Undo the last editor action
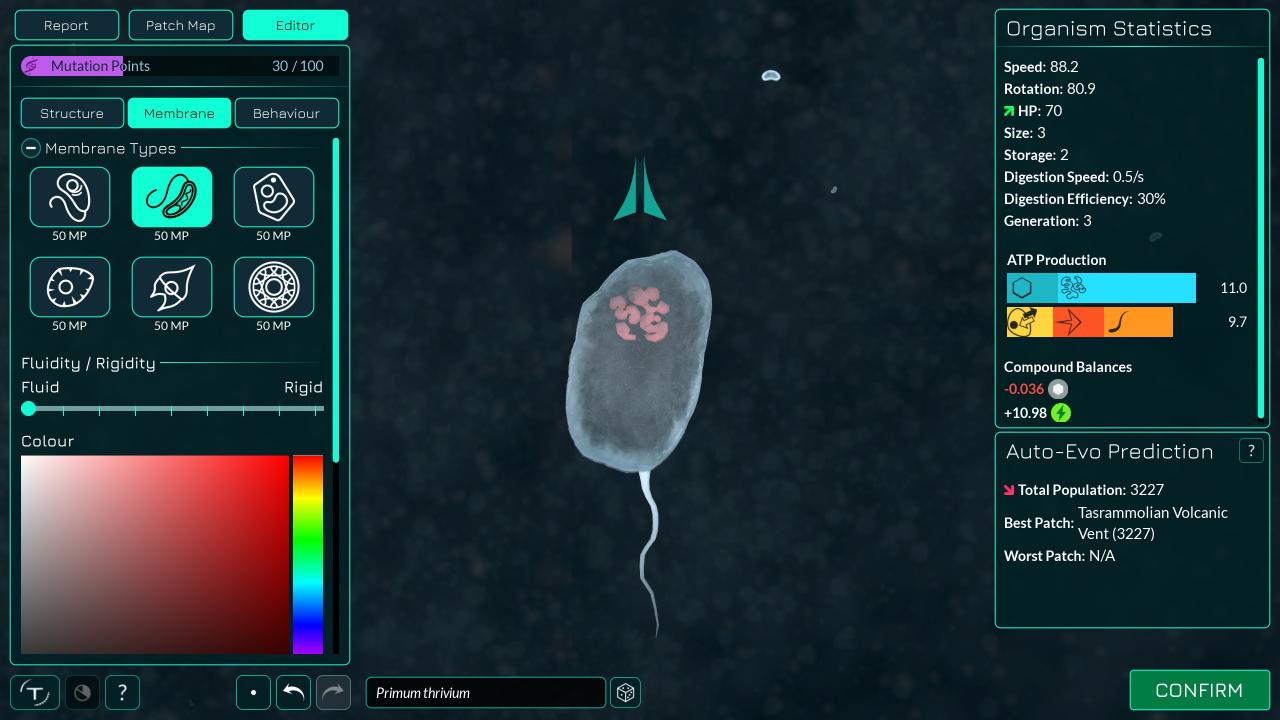 (x=293, y=692)
